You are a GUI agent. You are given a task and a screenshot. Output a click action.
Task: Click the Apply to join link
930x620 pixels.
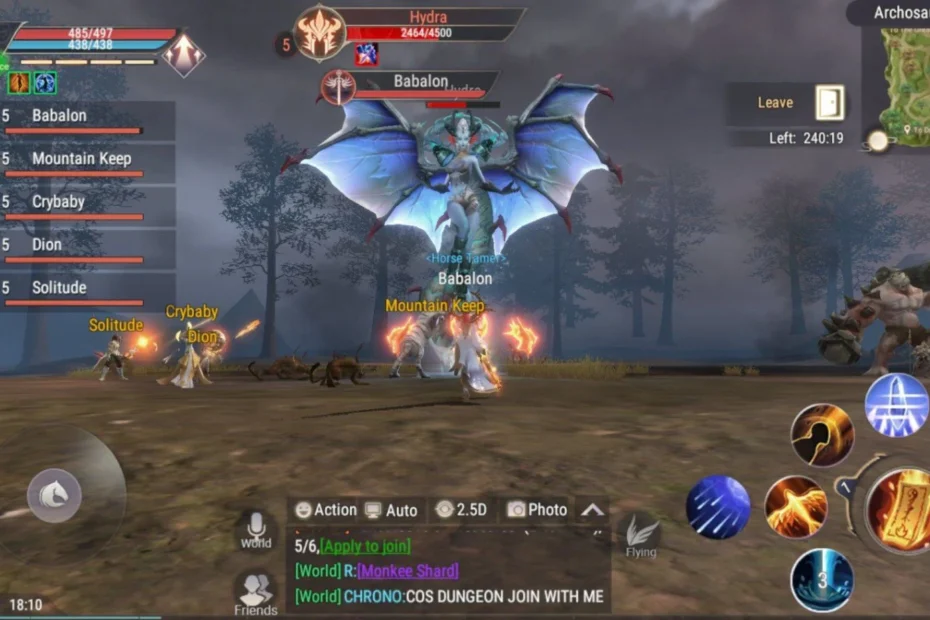(x=365, y=546)
